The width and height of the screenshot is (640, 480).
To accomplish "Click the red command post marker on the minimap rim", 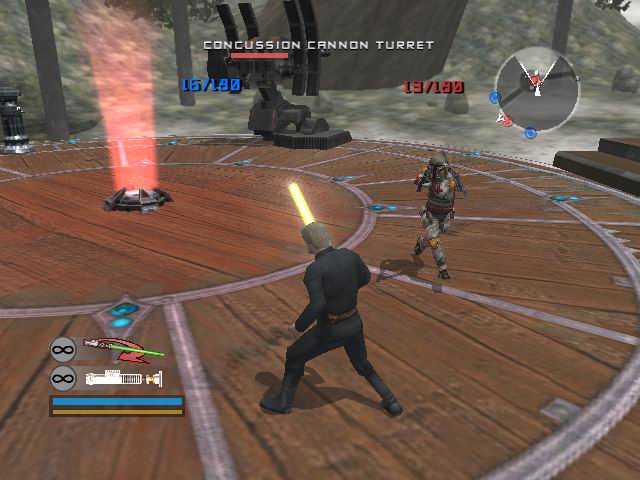I will [x=506, y=121].
